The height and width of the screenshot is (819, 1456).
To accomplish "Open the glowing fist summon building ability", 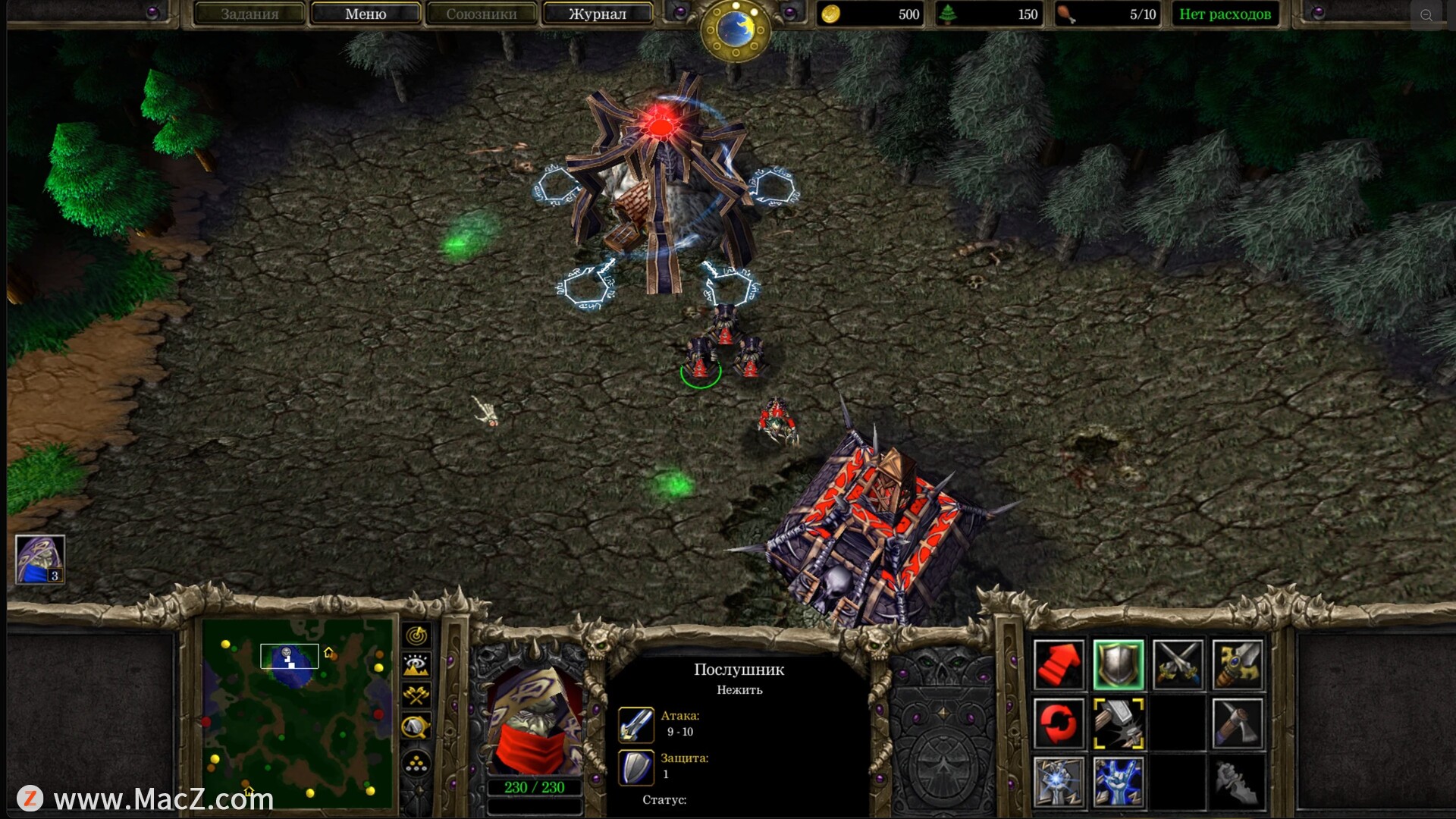I will coord(1059,783).
